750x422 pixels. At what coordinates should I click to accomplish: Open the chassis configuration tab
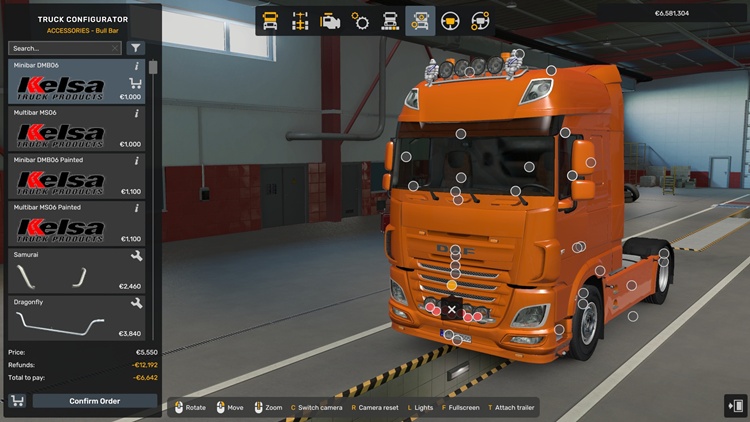300,20
